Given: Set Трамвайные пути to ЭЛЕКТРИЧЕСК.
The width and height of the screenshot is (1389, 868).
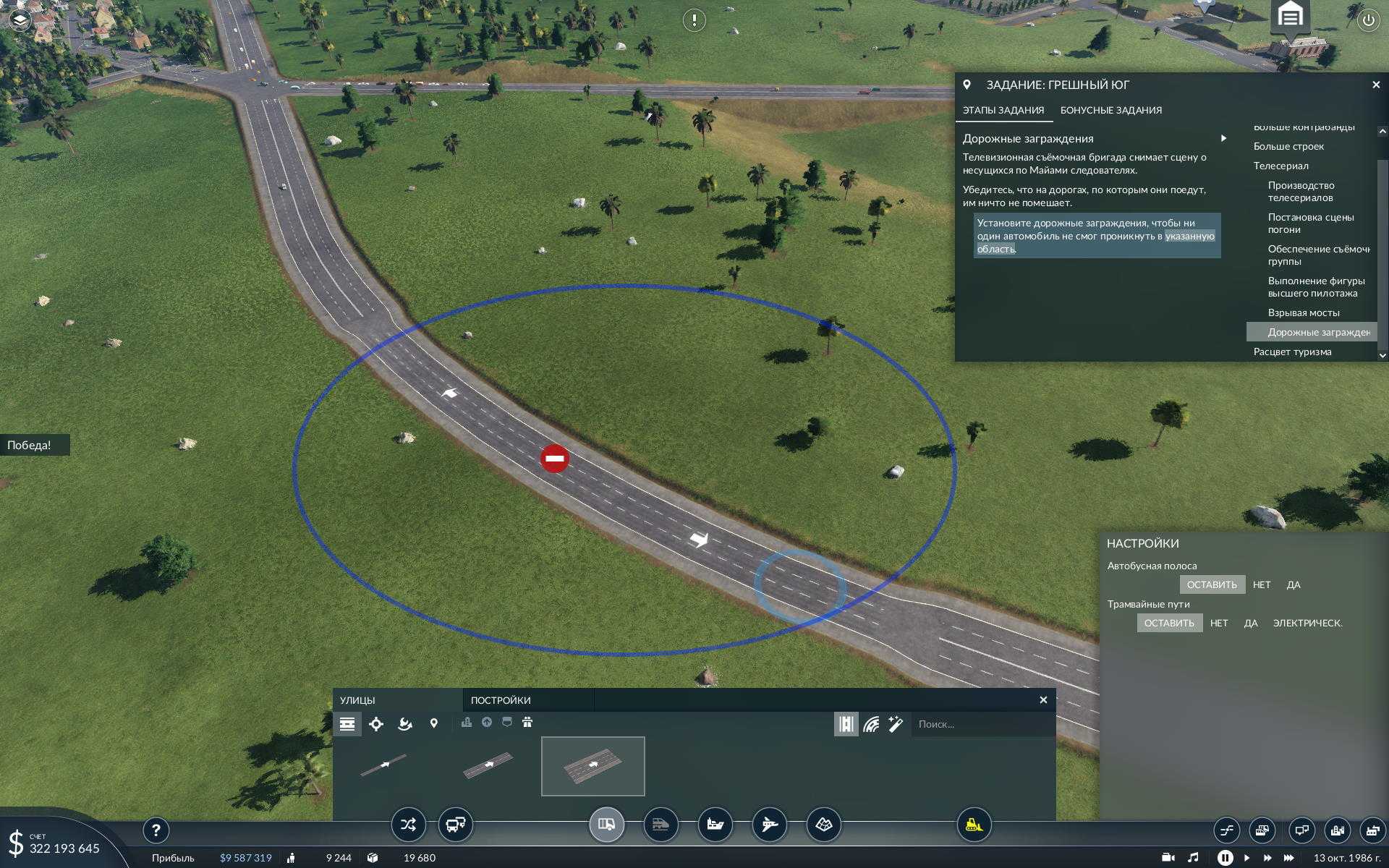Looking at the screenshot, I should [1307, 623].
